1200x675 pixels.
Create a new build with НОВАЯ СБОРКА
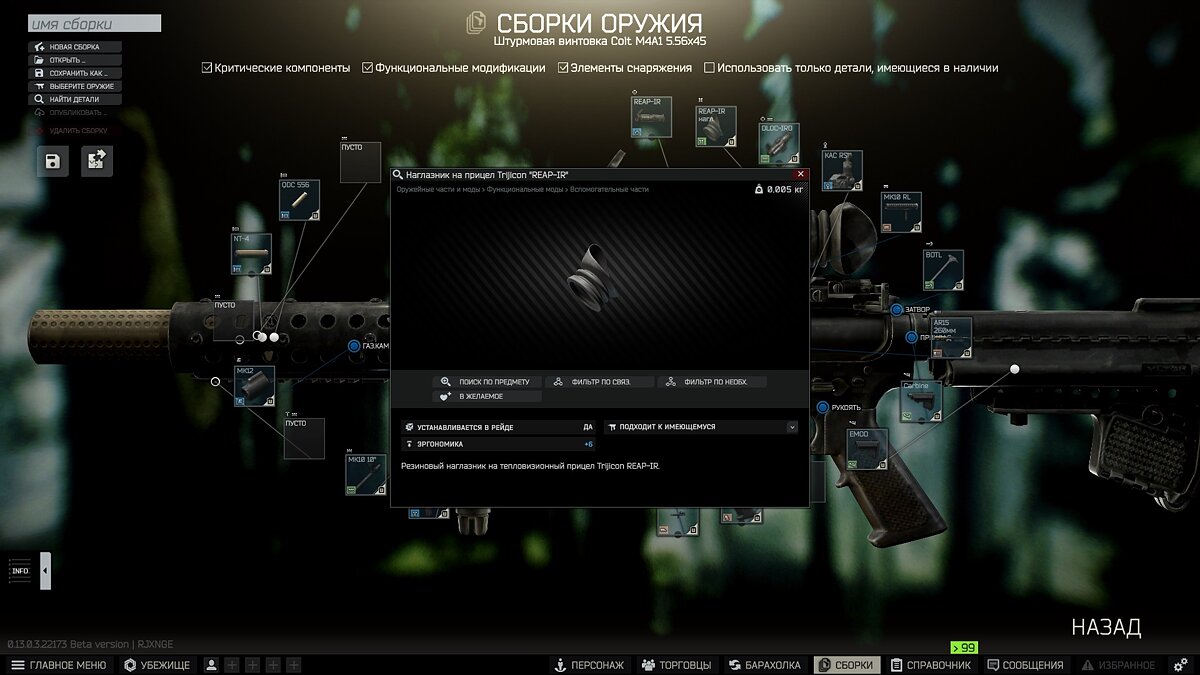(76, 47)
